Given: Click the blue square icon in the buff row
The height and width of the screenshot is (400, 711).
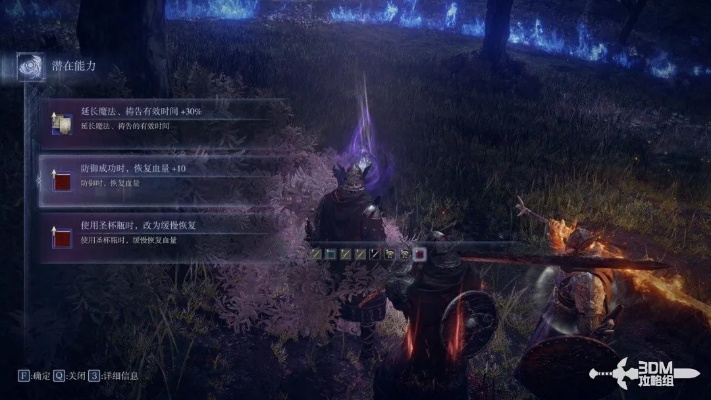Looking at the screenshot, I should (x=329, y=254).
